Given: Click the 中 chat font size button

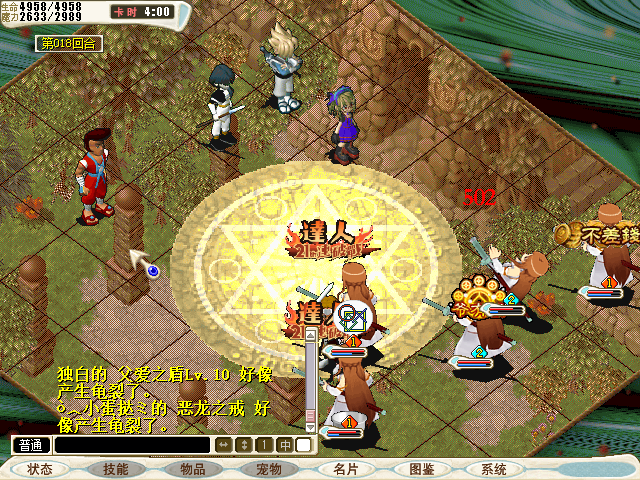Looking at the screenshot, I should pos(286,445).
